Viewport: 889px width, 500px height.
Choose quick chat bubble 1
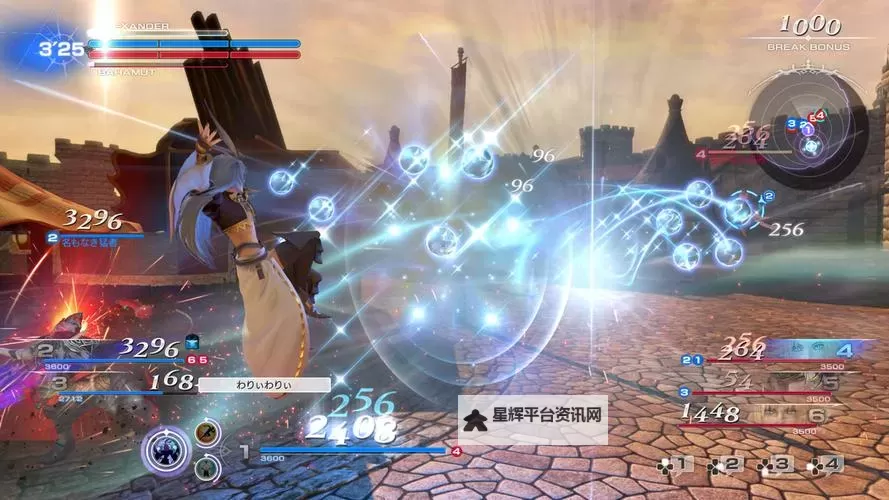(674, 464)
